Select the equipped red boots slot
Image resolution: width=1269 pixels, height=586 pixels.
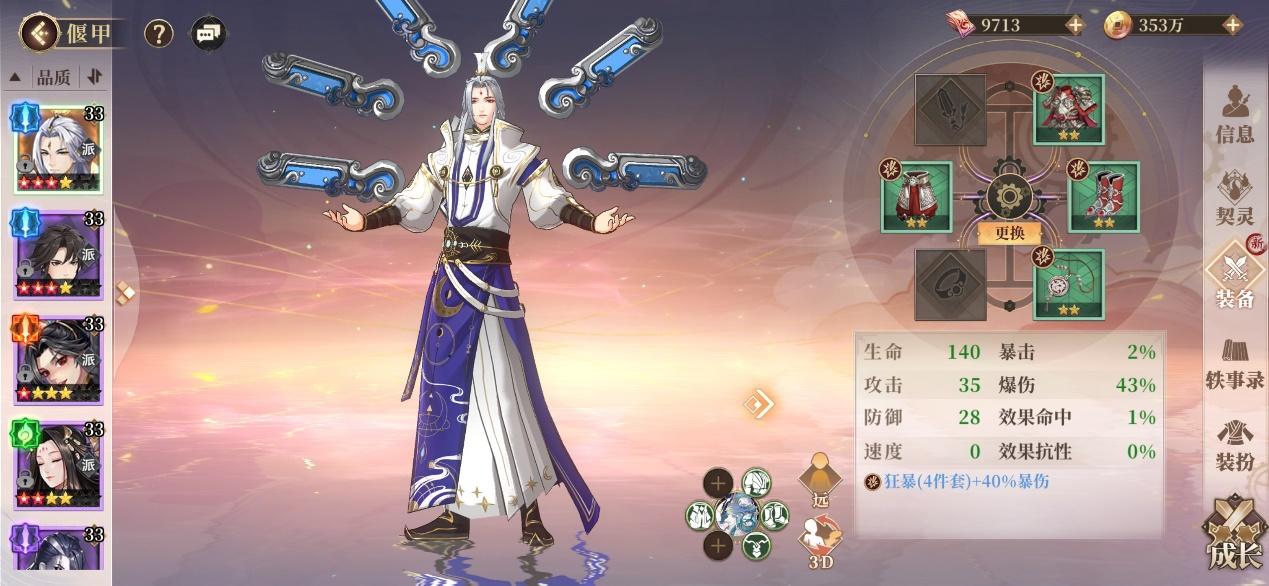click(1104, 197)
